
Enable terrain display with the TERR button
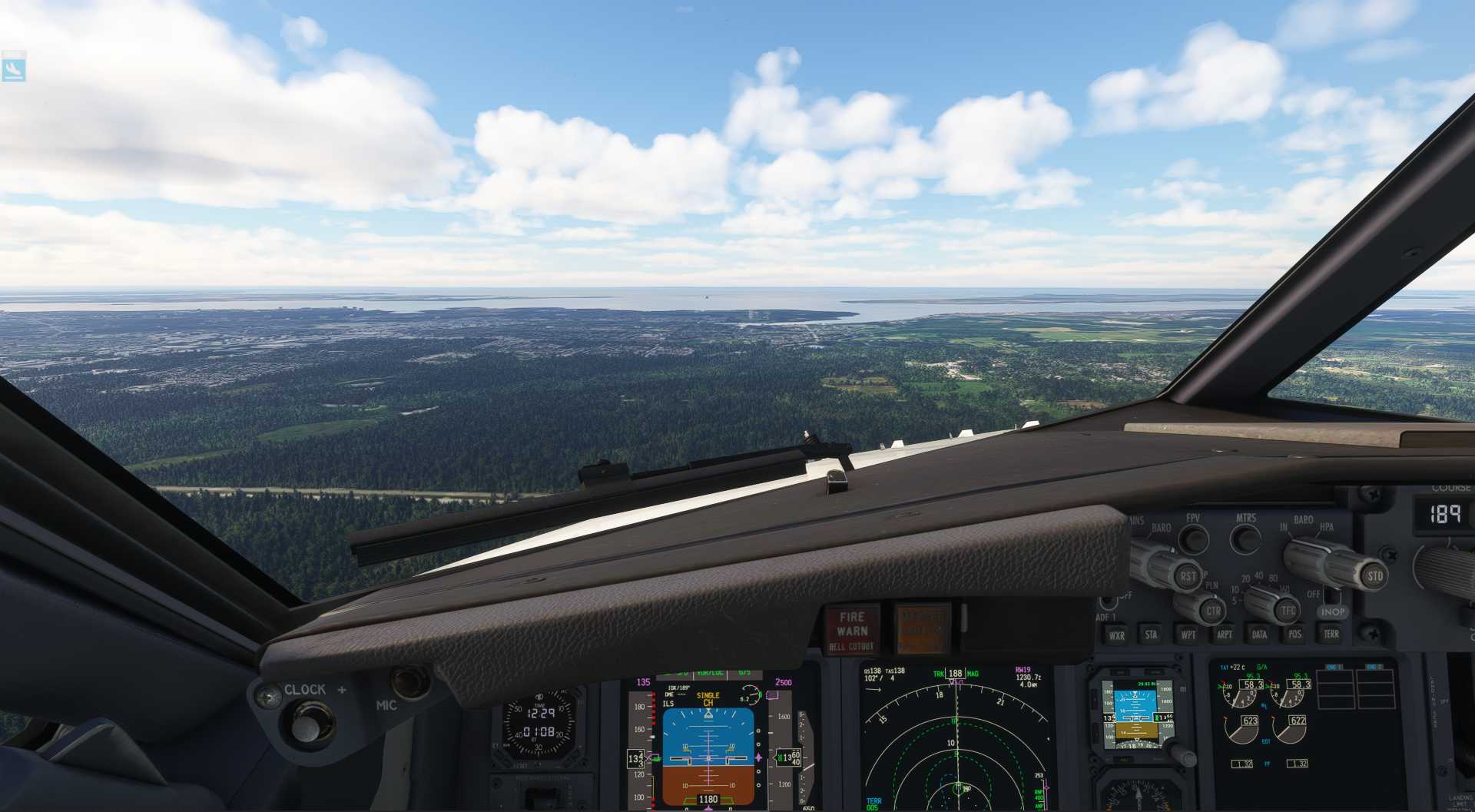pos(1331,635)
